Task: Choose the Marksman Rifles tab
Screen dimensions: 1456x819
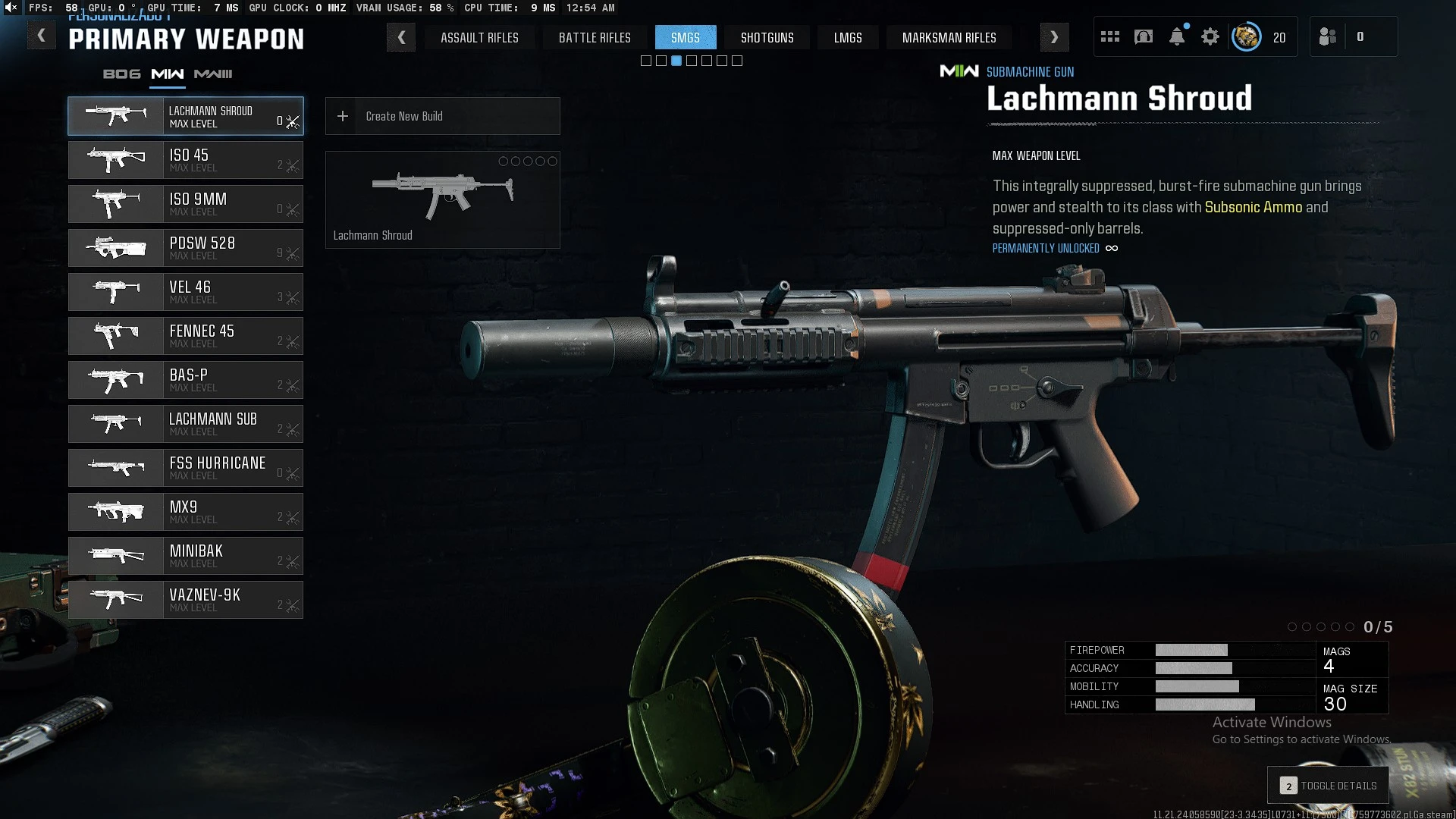Action: pyautogui.click(x=949, y=38)
